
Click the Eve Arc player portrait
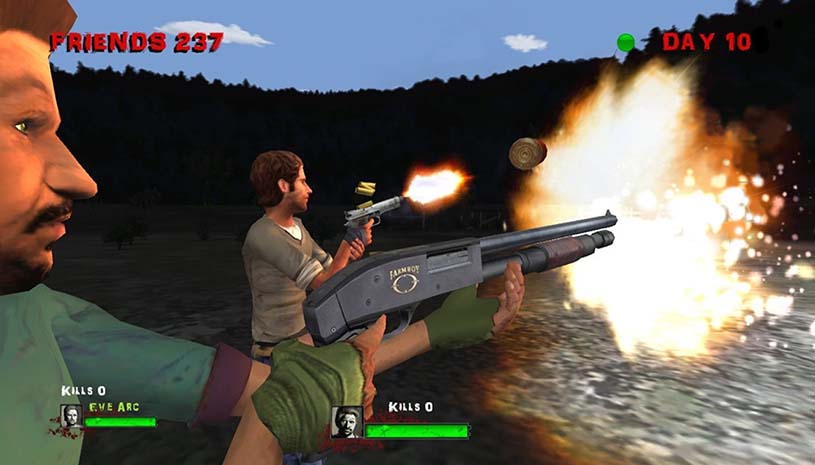(x=71, y=416)
